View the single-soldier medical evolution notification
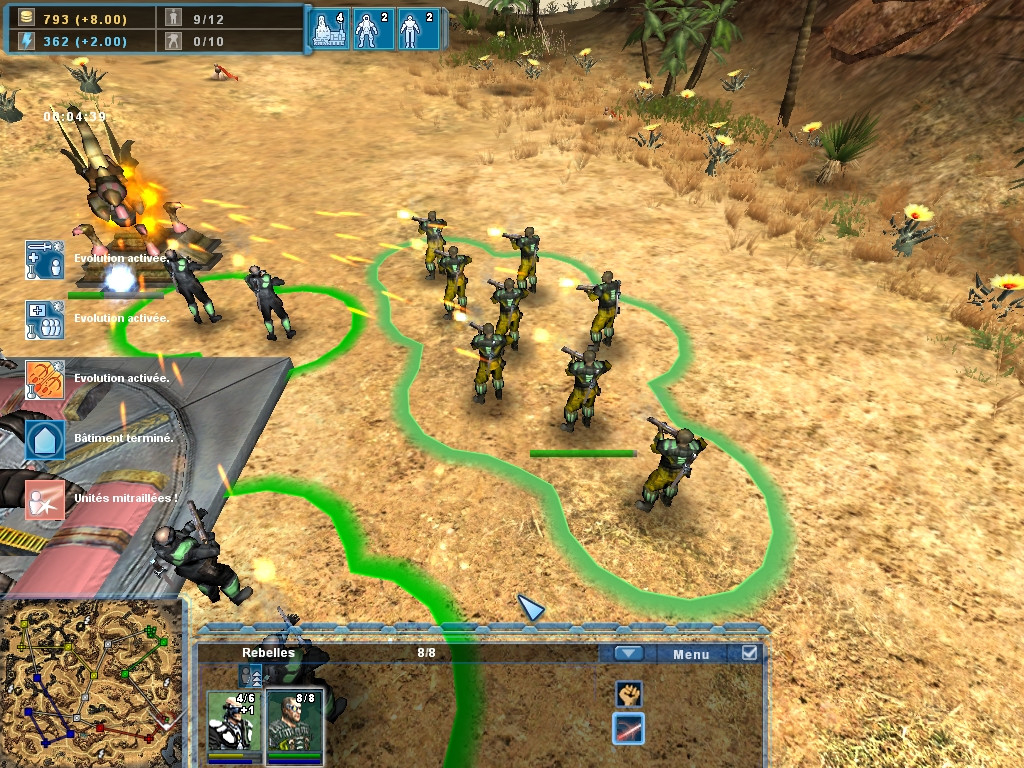Viewport: 1024px width, 768px height. click(45, 260)
